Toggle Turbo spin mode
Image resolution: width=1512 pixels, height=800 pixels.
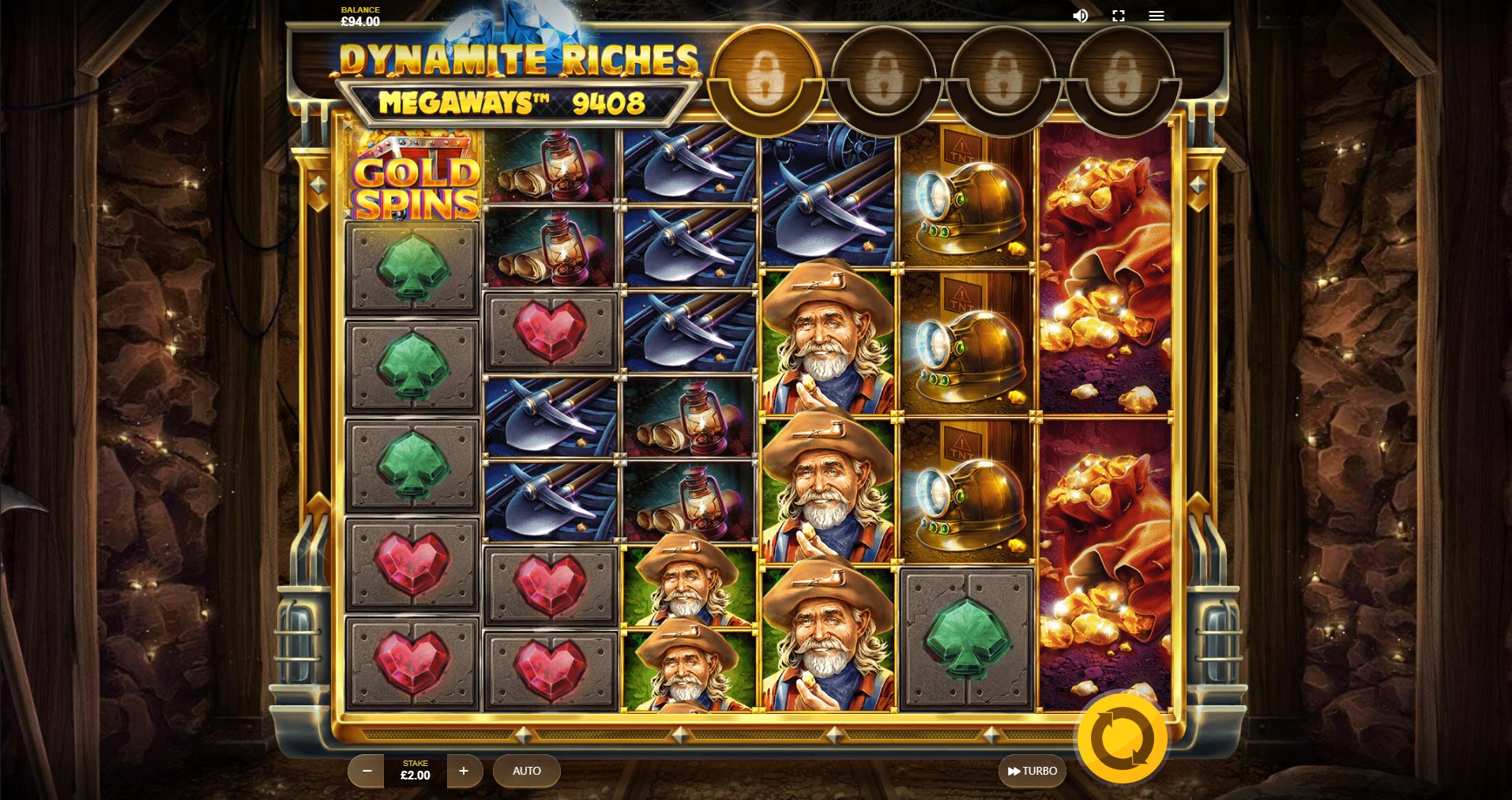1032,771
